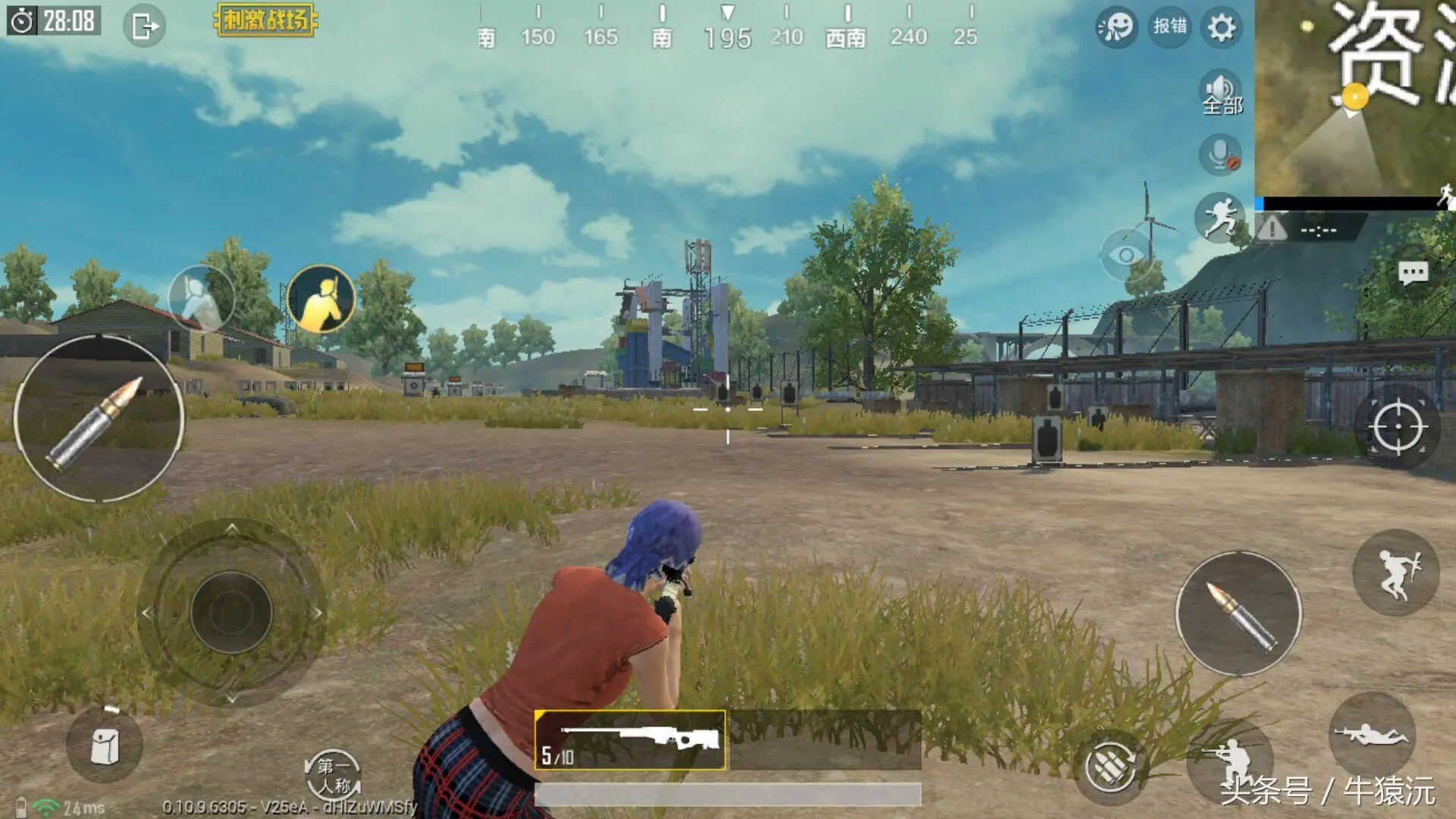Image resolution: width=1456 pixels, height=819 pixels.
Task: Tap the free-look eye button
Action: tap(1126, 256)
